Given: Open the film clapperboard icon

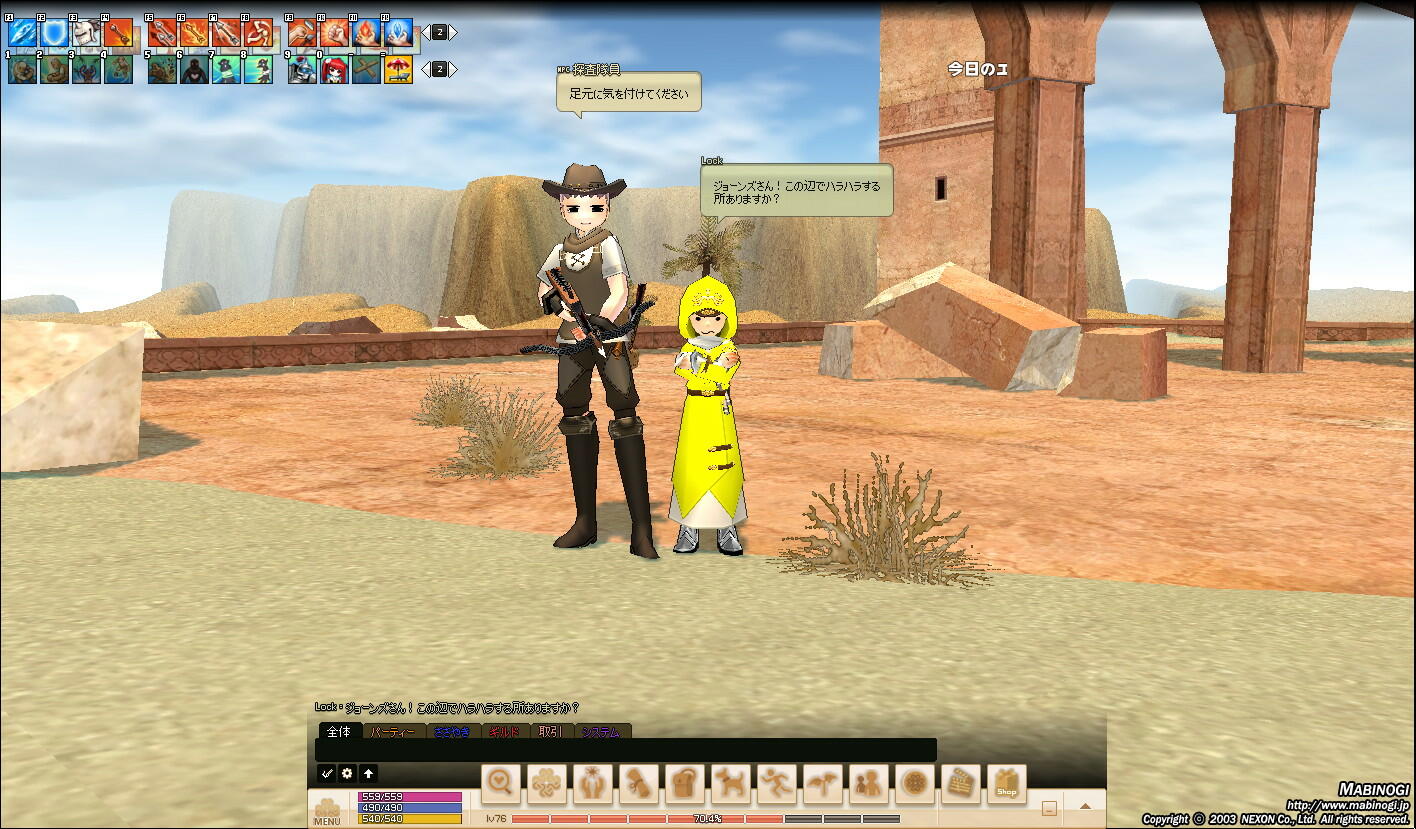Looking at the screenshot, I should (x=961, y=784).
